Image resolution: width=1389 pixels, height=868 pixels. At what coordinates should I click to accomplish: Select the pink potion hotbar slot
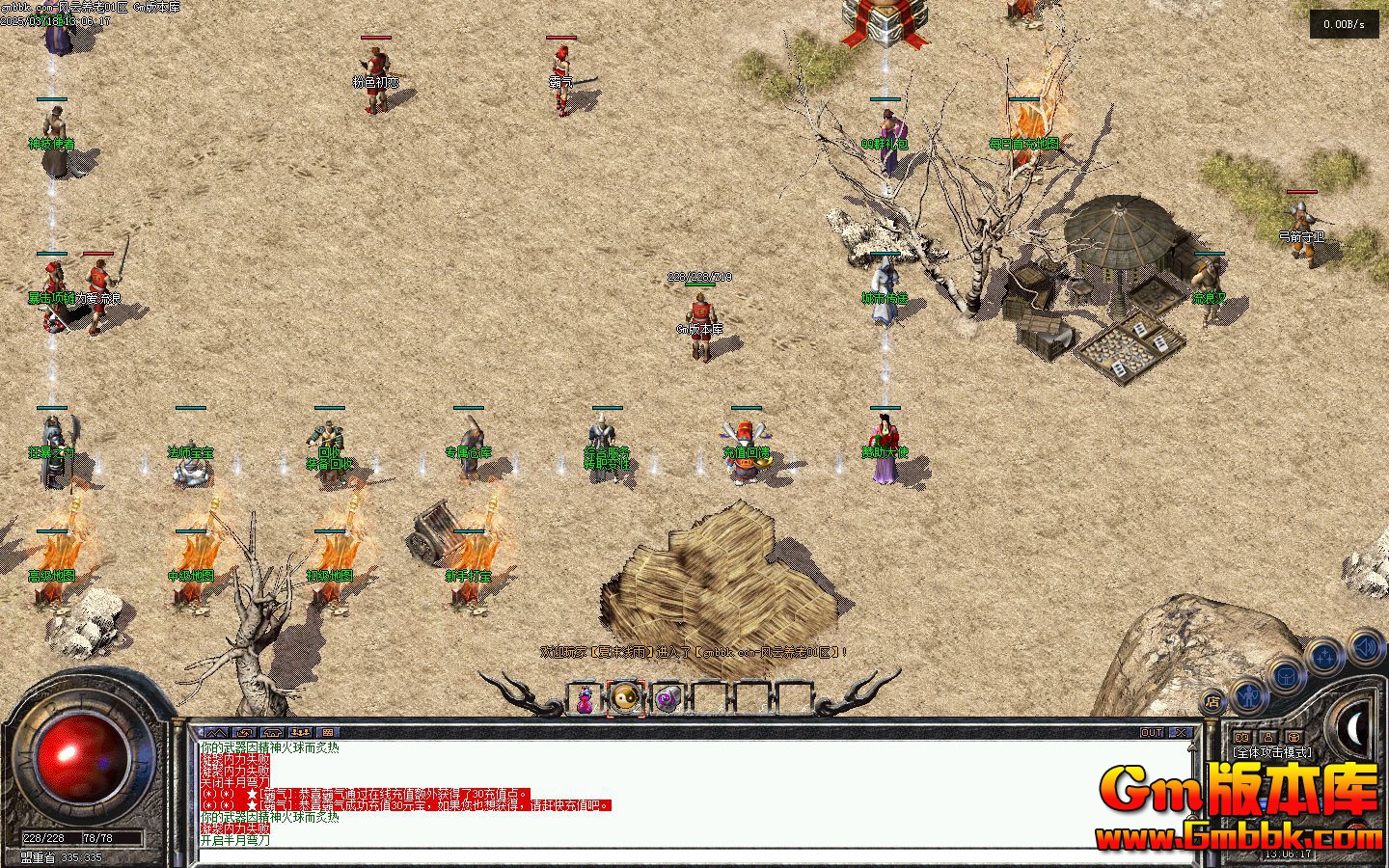(585, 699)
